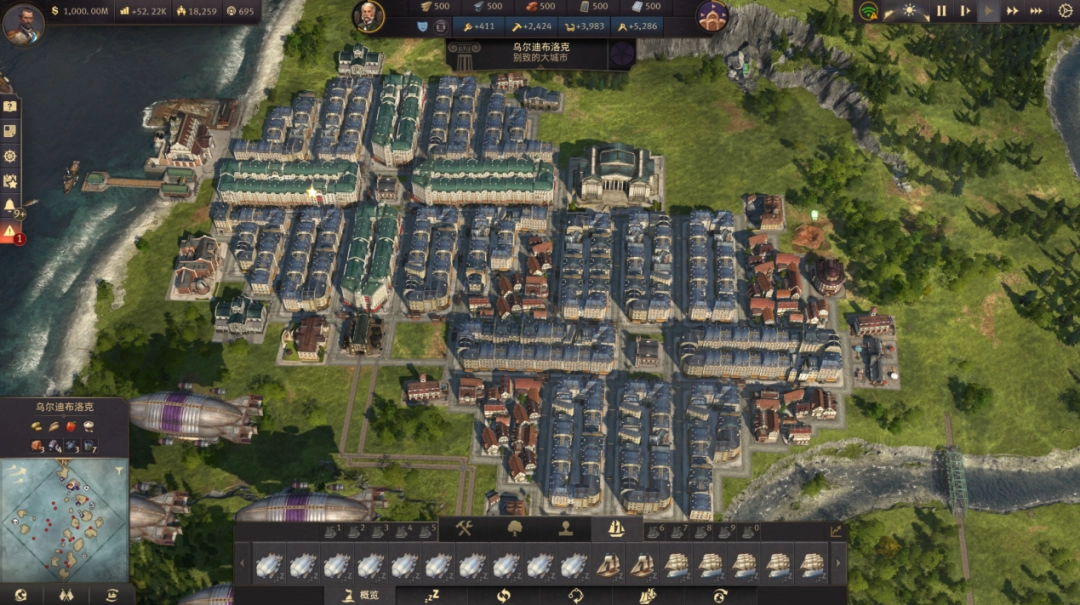This screenshot has width=1080, height=605.
Task: Switch to the hammer and wrench build tab
Action: point(464,529)
